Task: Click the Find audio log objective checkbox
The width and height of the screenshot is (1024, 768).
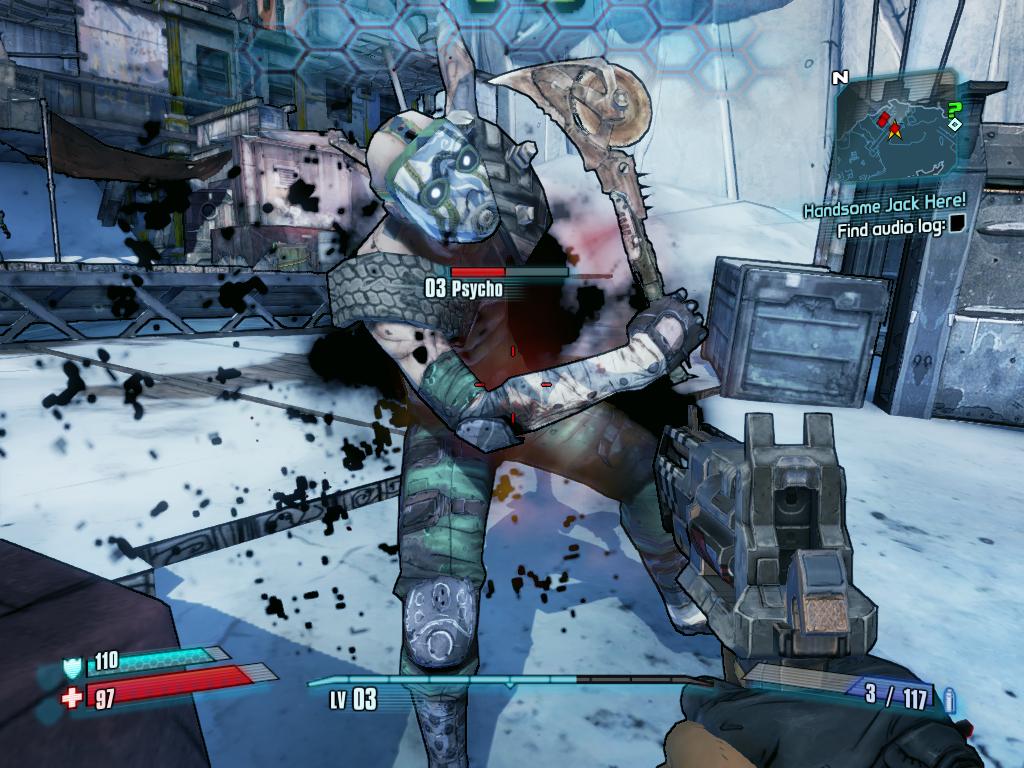Action: [x=957, y=225]
